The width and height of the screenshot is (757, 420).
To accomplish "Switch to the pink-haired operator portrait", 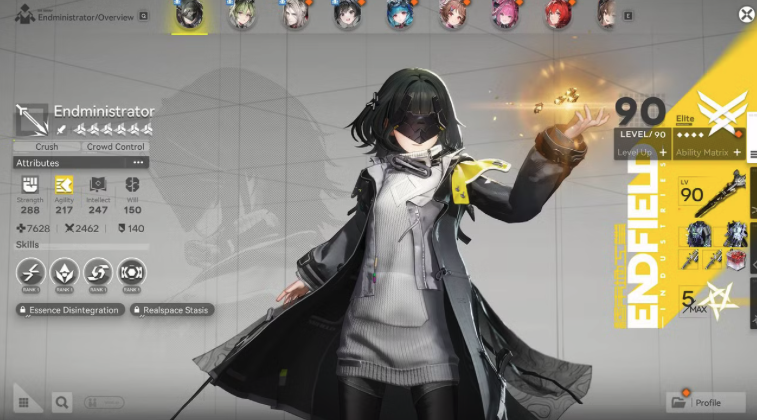I will point(503,14).
